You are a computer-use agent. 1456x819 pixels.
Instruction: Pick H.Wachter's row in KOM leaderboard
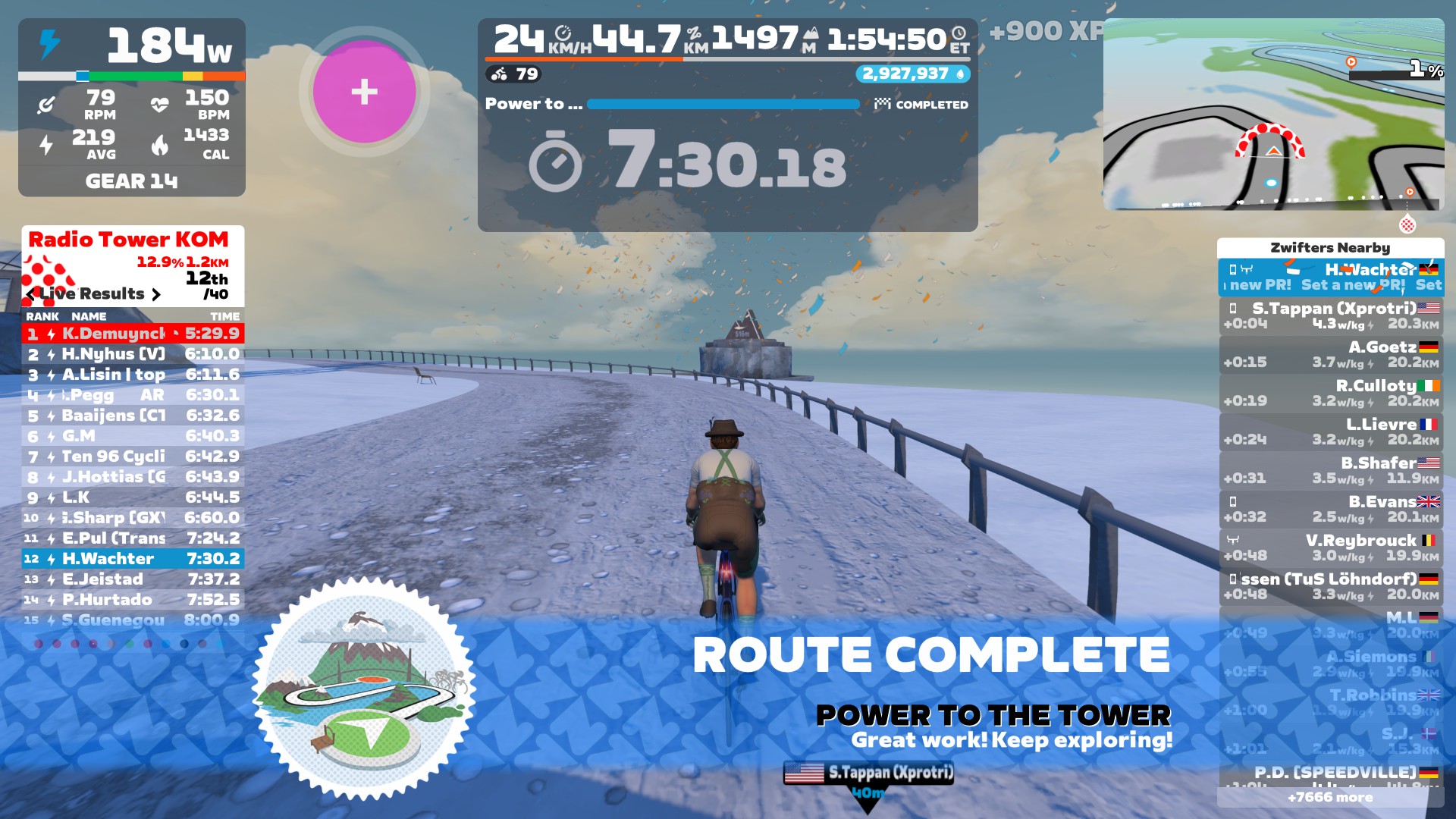pyautogui.click(x=133, y=559)
